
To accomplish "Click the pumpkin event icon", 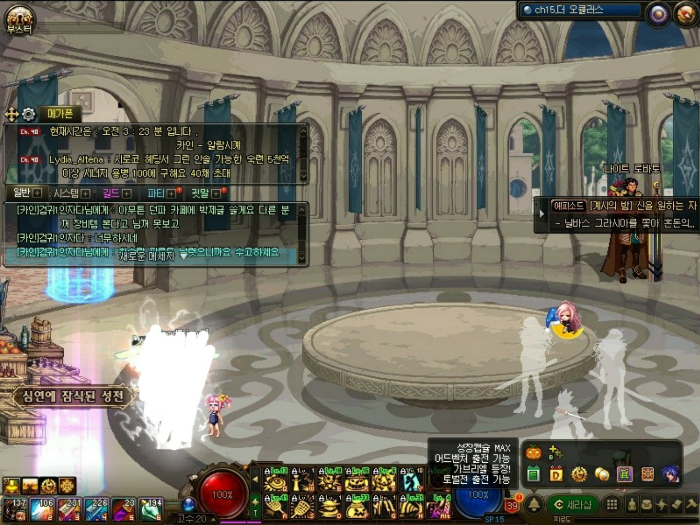I will point(533,453).
